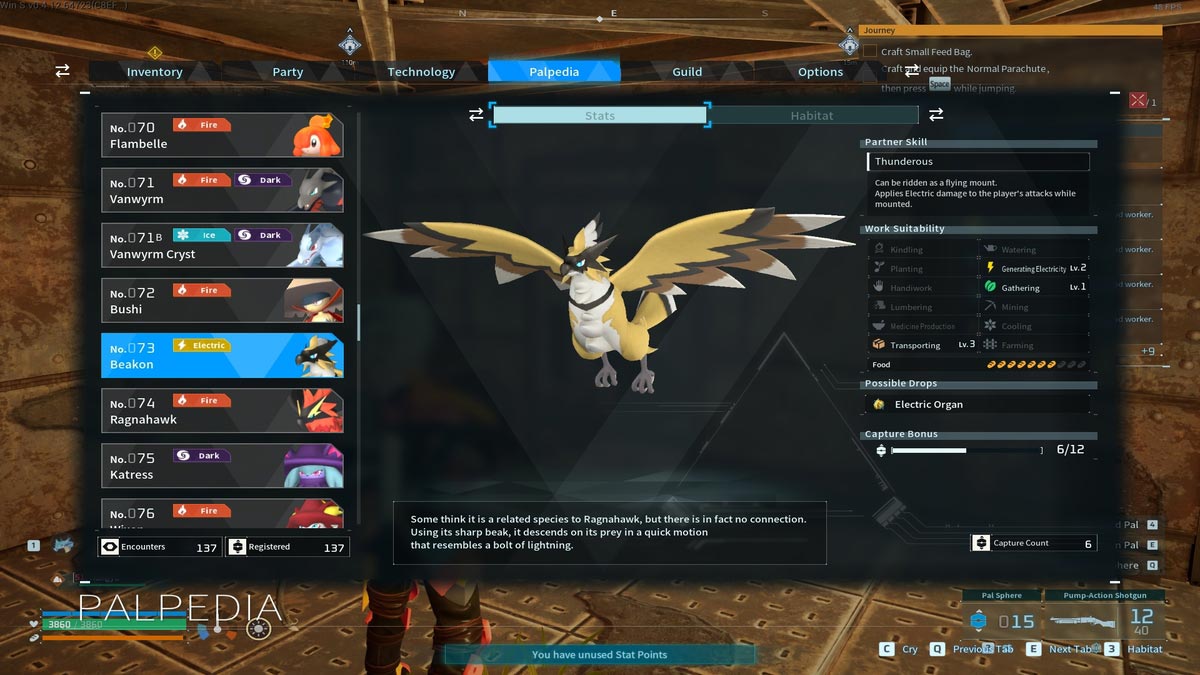Image resolution: width=1200 pixels, height=675 pixels.
Task: Select Palpedia entry No. 076
Action: coord(222,514)
